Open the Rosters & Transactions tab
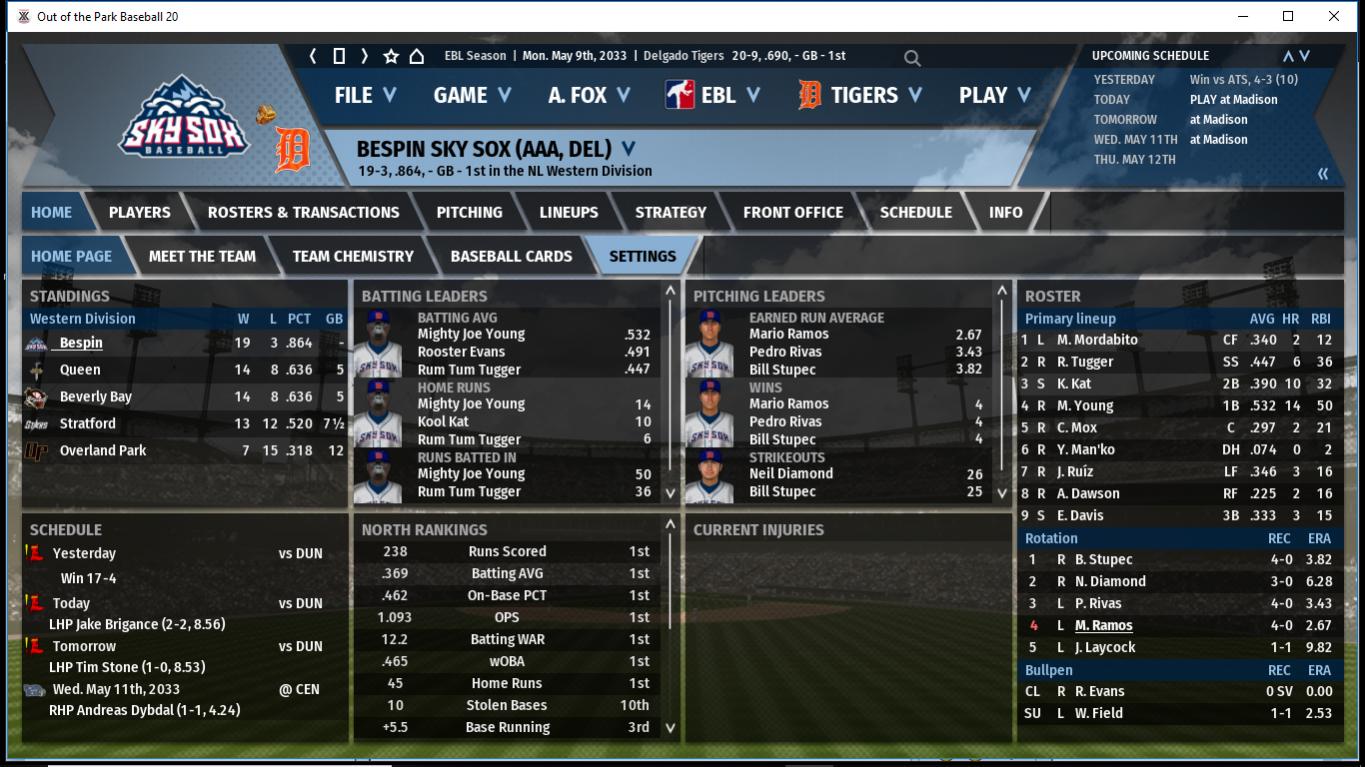 tap(303, 212)
